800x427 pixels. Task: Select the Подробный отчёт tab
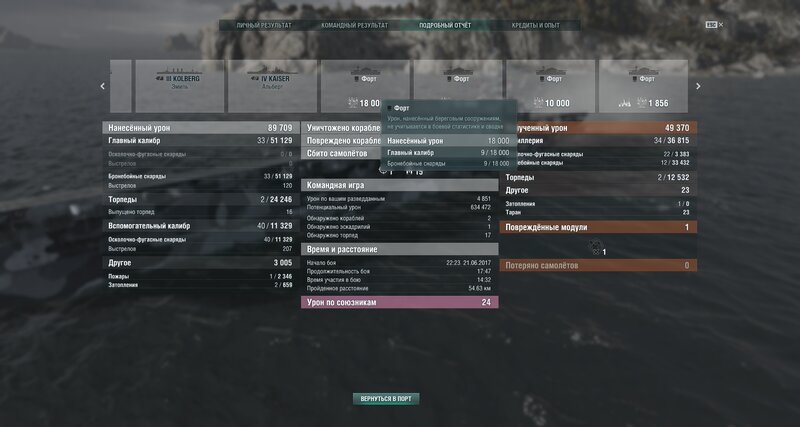(x=445, y=25)
